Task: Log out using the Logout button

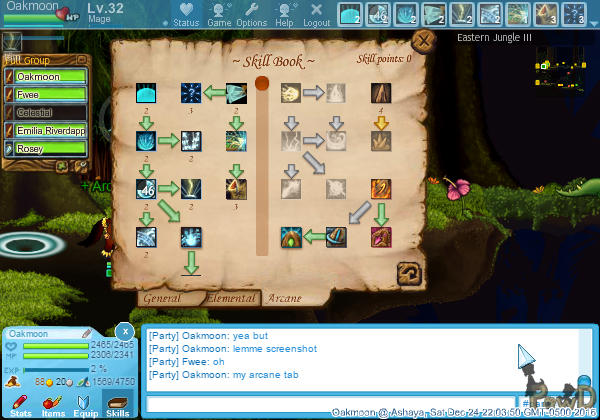Action: pos(316,15)
